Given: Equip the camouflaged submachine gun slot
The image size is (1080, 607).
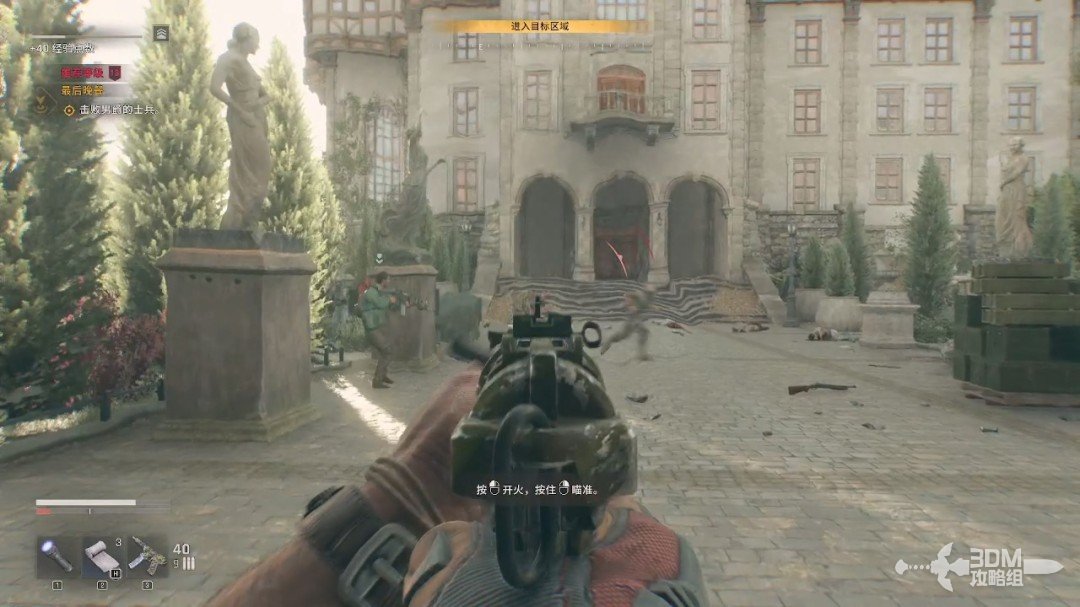Looking at the screenshot, I should [x=146, y=557].
